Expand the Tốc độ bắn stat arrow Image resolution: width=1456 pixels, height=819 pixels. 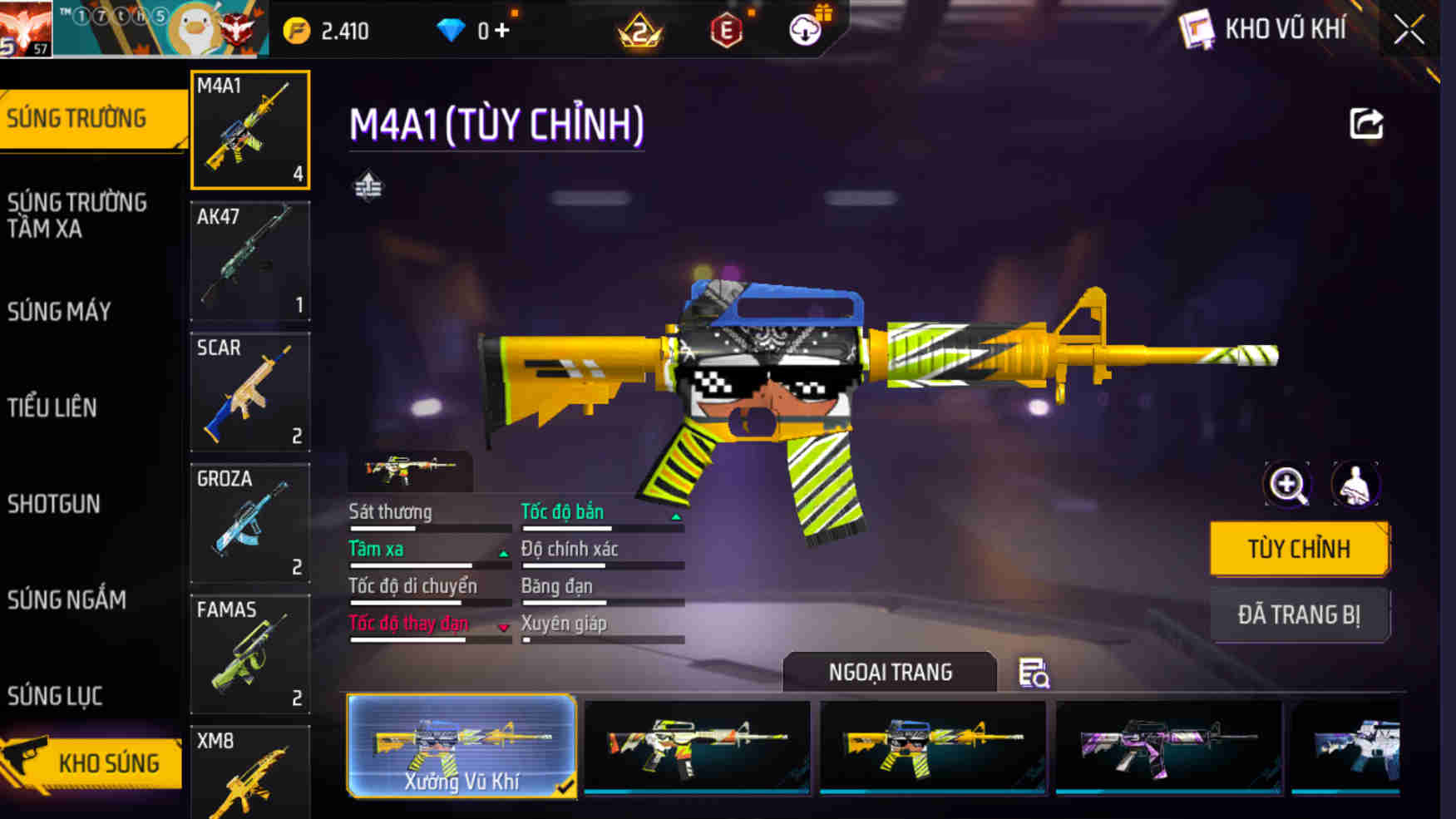click(x=676, y=516)
